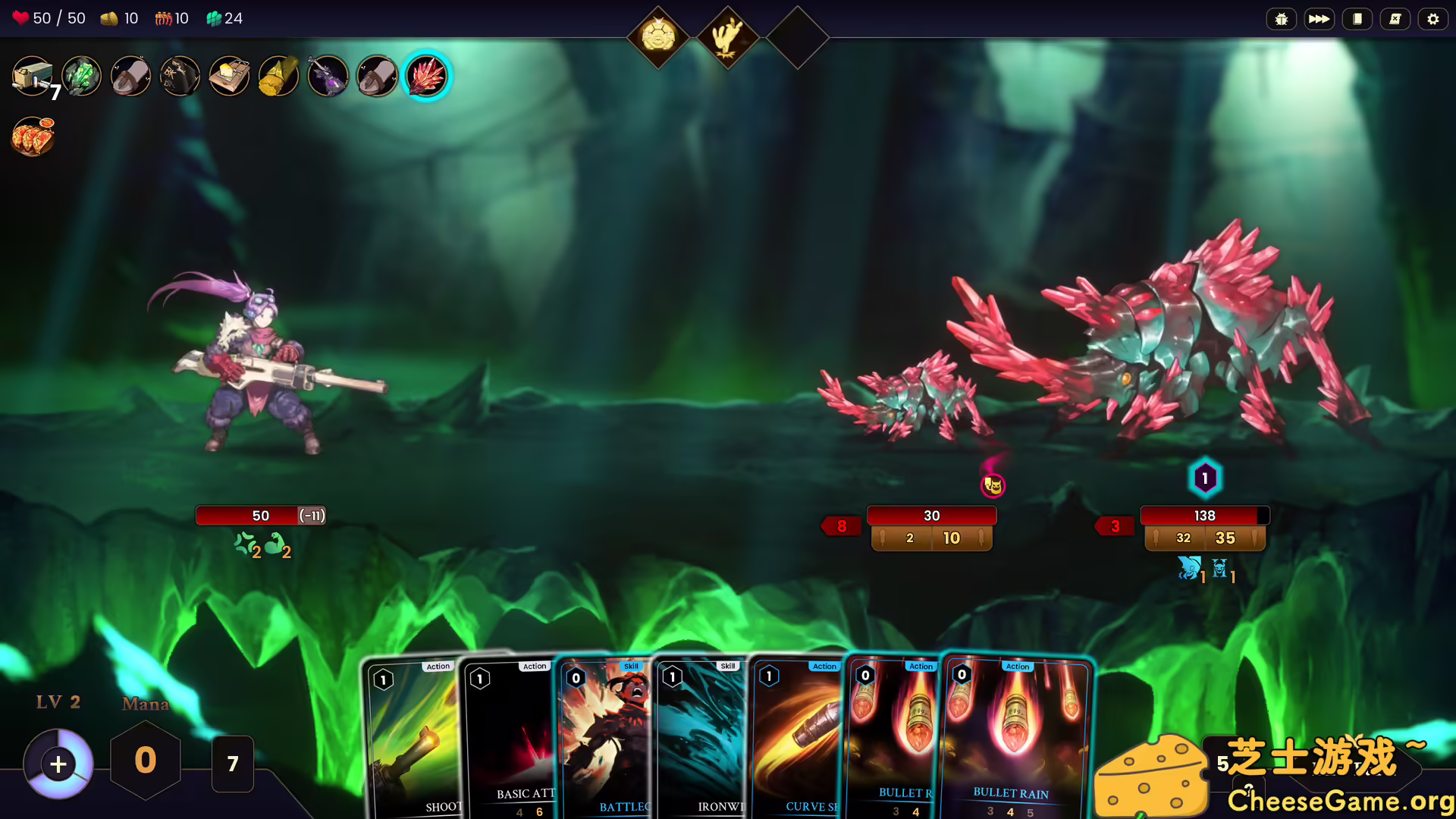Image resolution: width=1456 pixels, height=819 pixels.
Task: Open the deck book icon in top bar
Action: [1357, 19]
